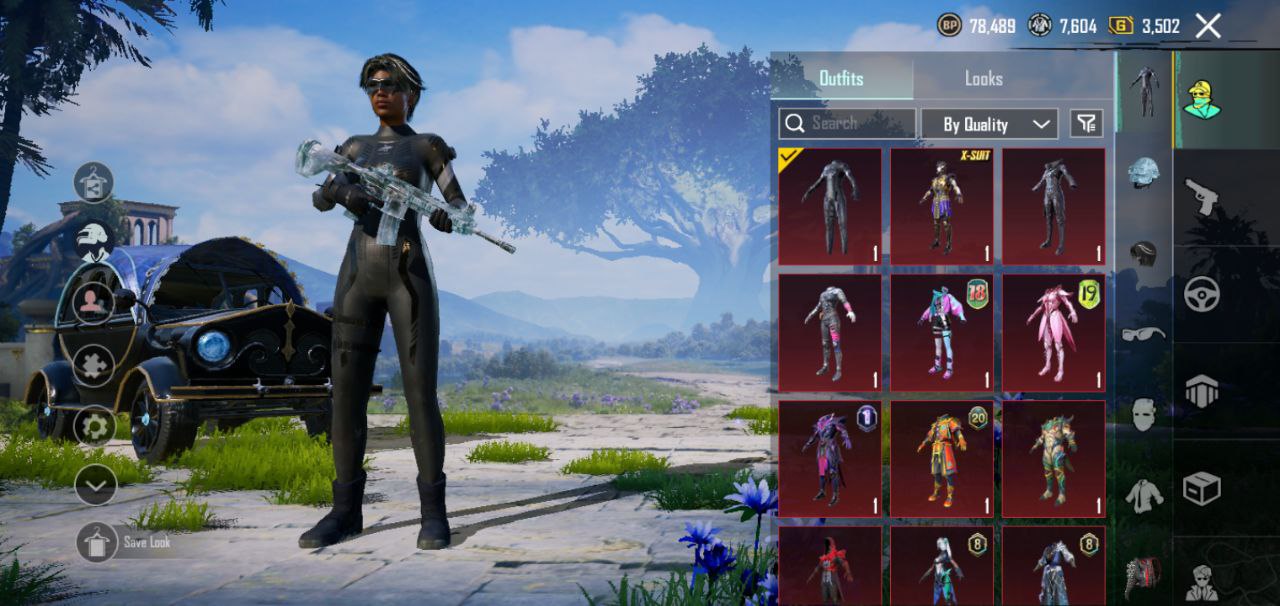
Task: Save Look with the hanger button
Action: [97, 542]
